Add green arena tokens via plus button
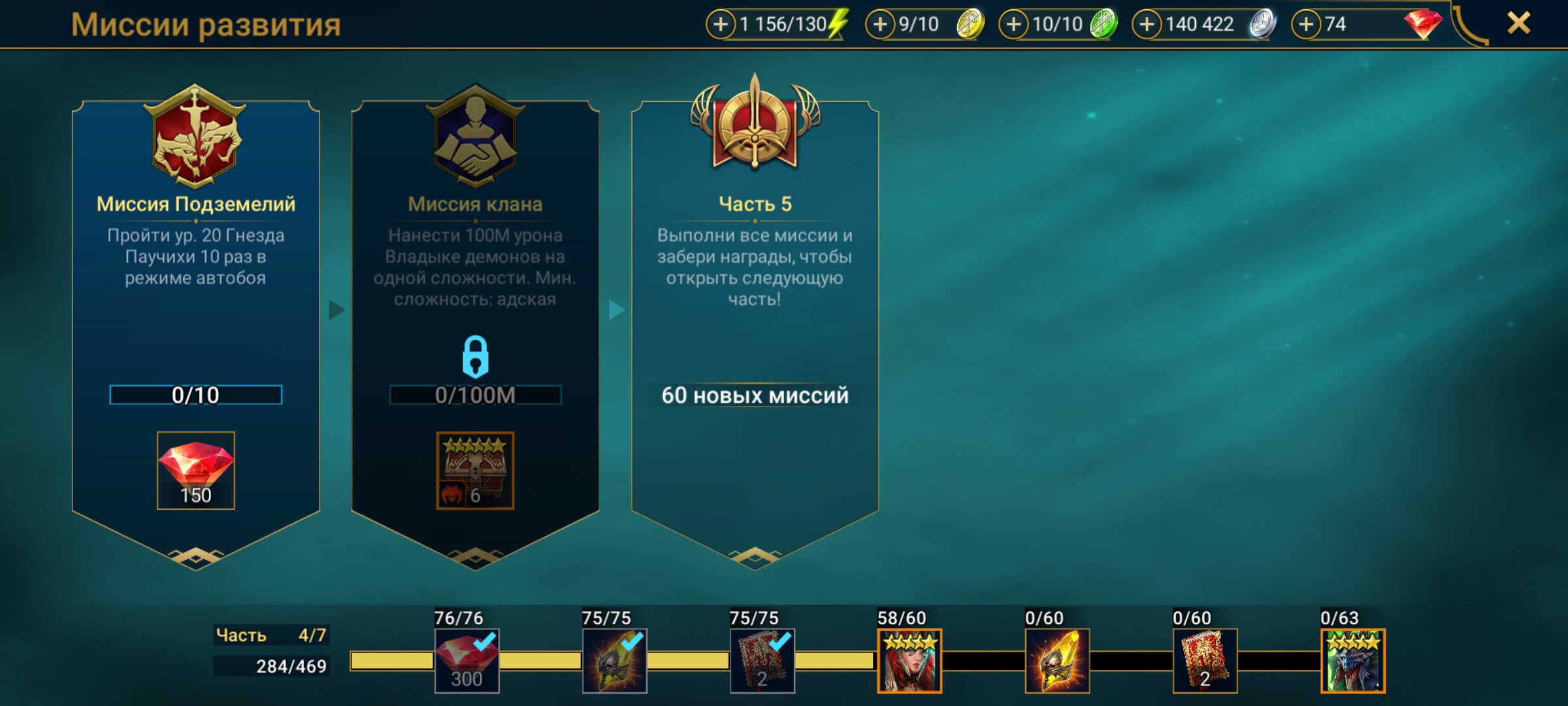This screenshot has width=1568, height=706. tap(1013, 25)
